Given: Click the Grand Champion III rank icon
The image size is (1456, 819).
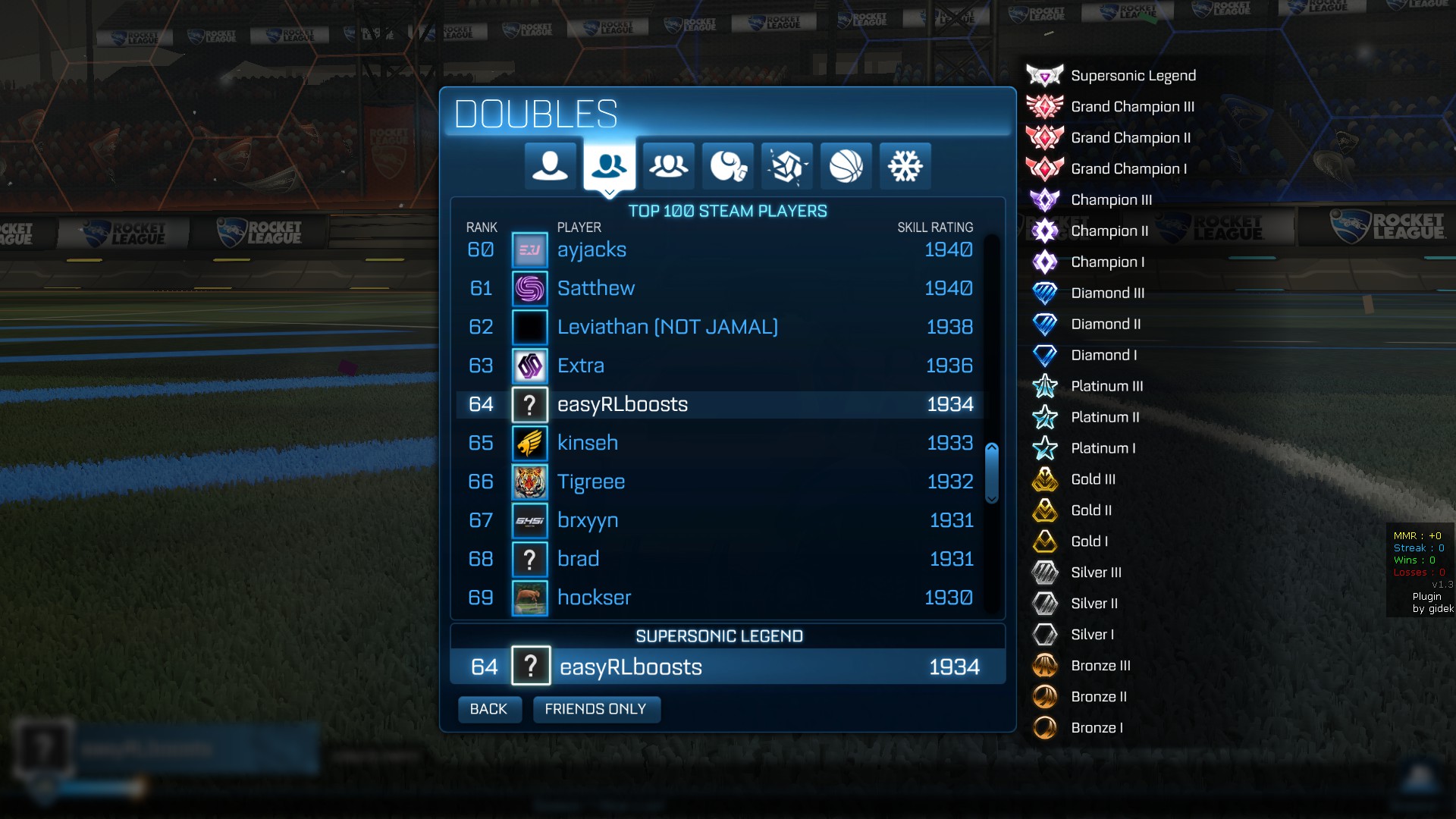Looking at the screenshot, I should (1046, 106).
